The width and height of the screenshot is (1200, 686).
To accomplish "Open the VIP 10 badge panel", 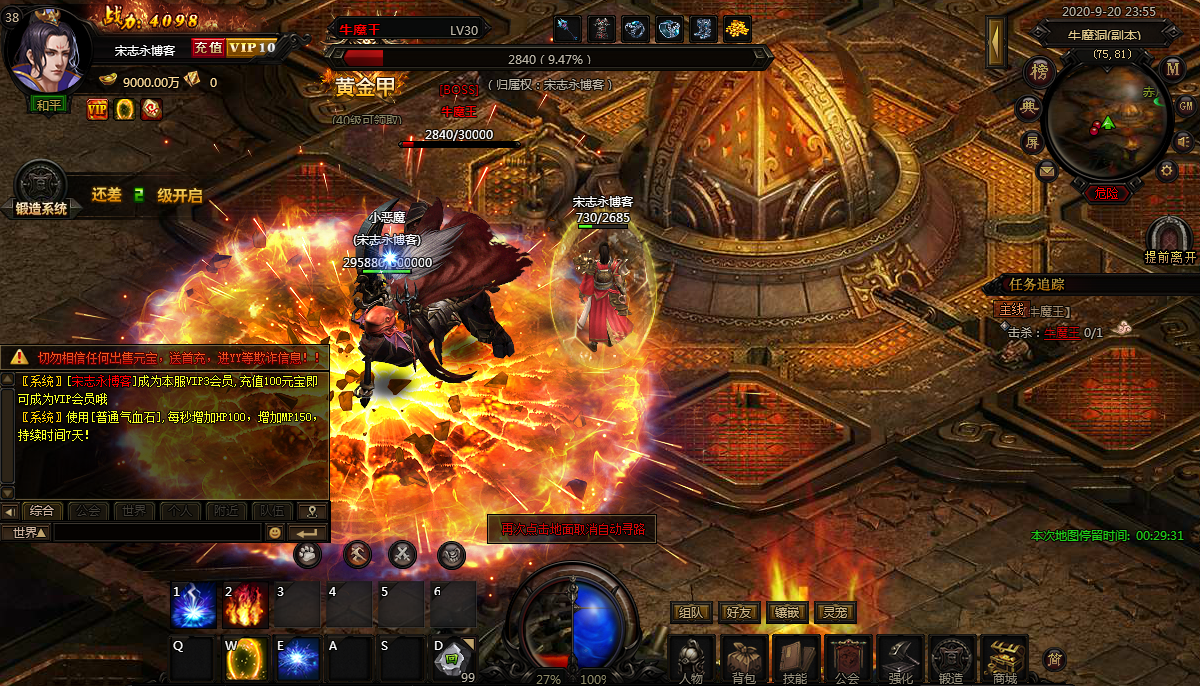I will coord(251,47).
